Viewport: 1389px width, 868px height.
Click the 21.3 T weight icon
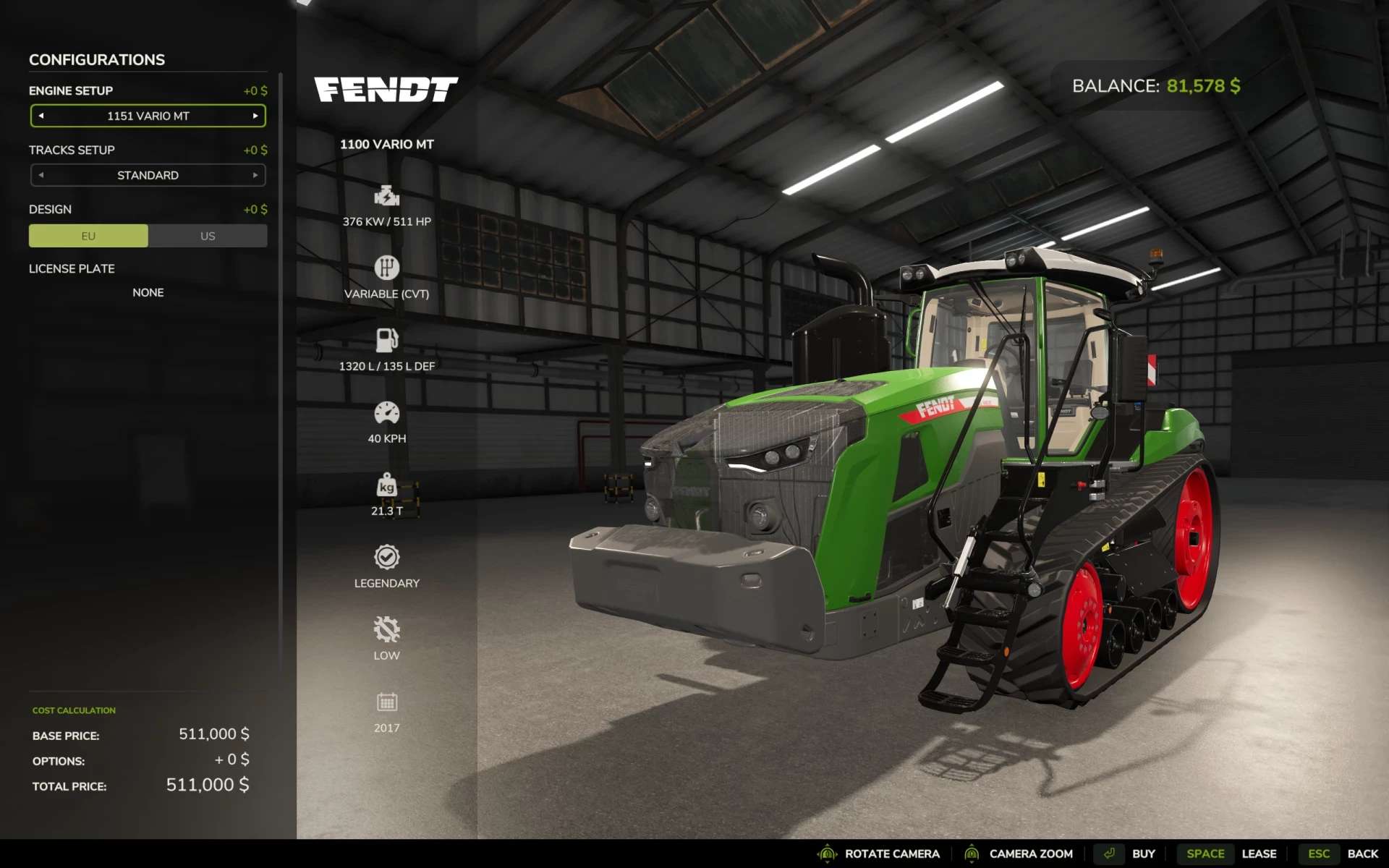[x=387, y=486]
